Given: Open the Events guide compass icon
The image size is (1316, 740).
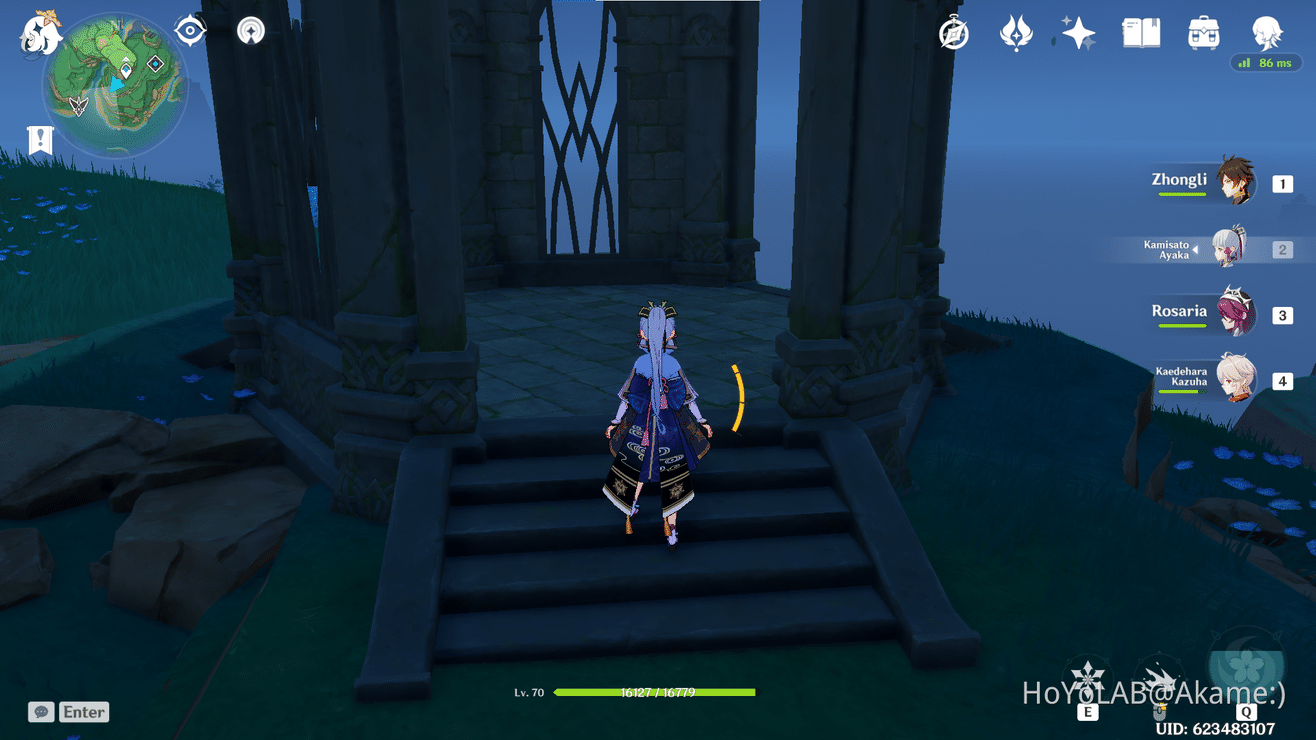Looking at the screenshot, I should [953, 33].
